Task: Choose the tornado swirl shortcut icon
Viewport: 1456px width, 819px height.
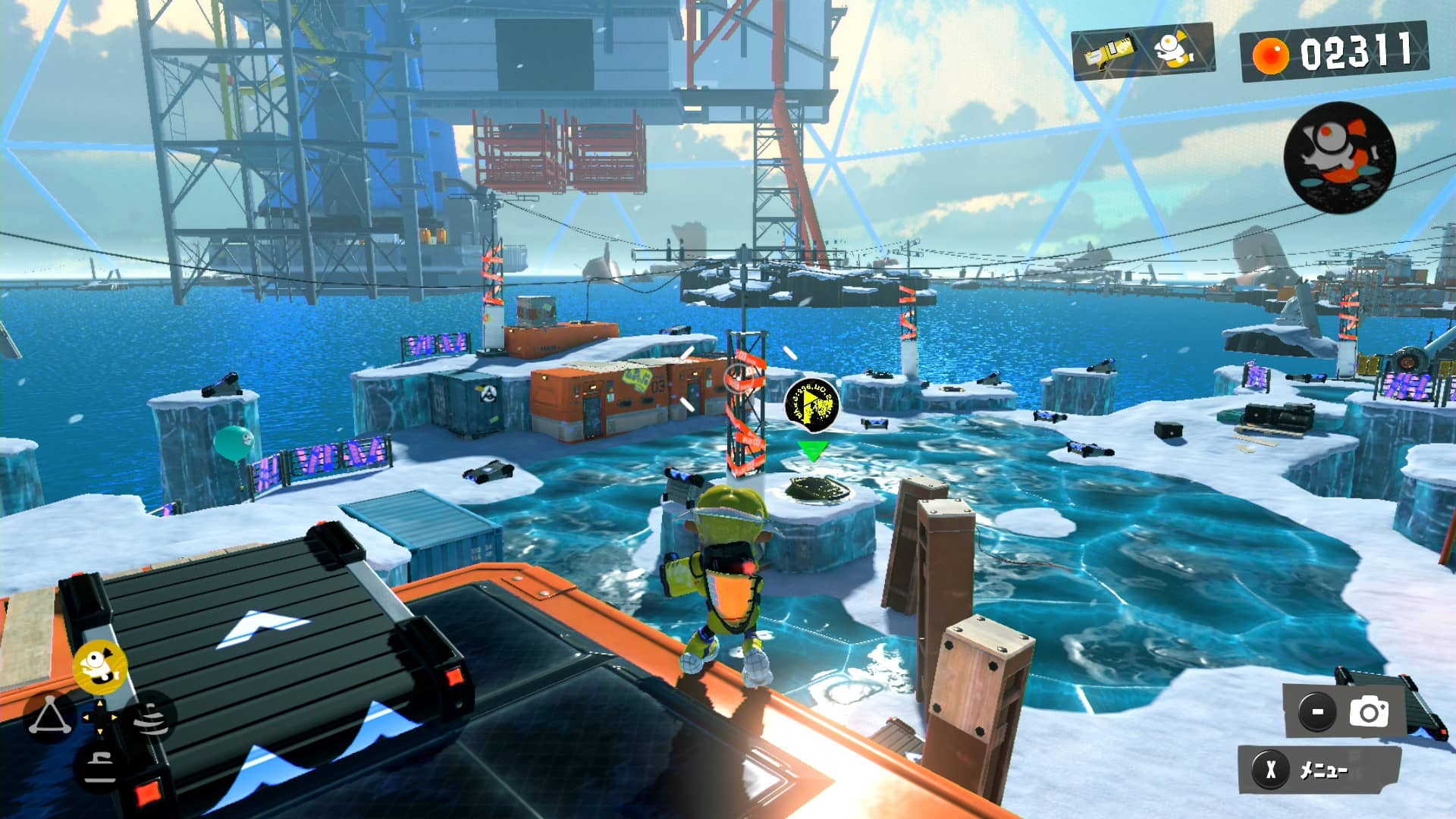Action: 150,716
